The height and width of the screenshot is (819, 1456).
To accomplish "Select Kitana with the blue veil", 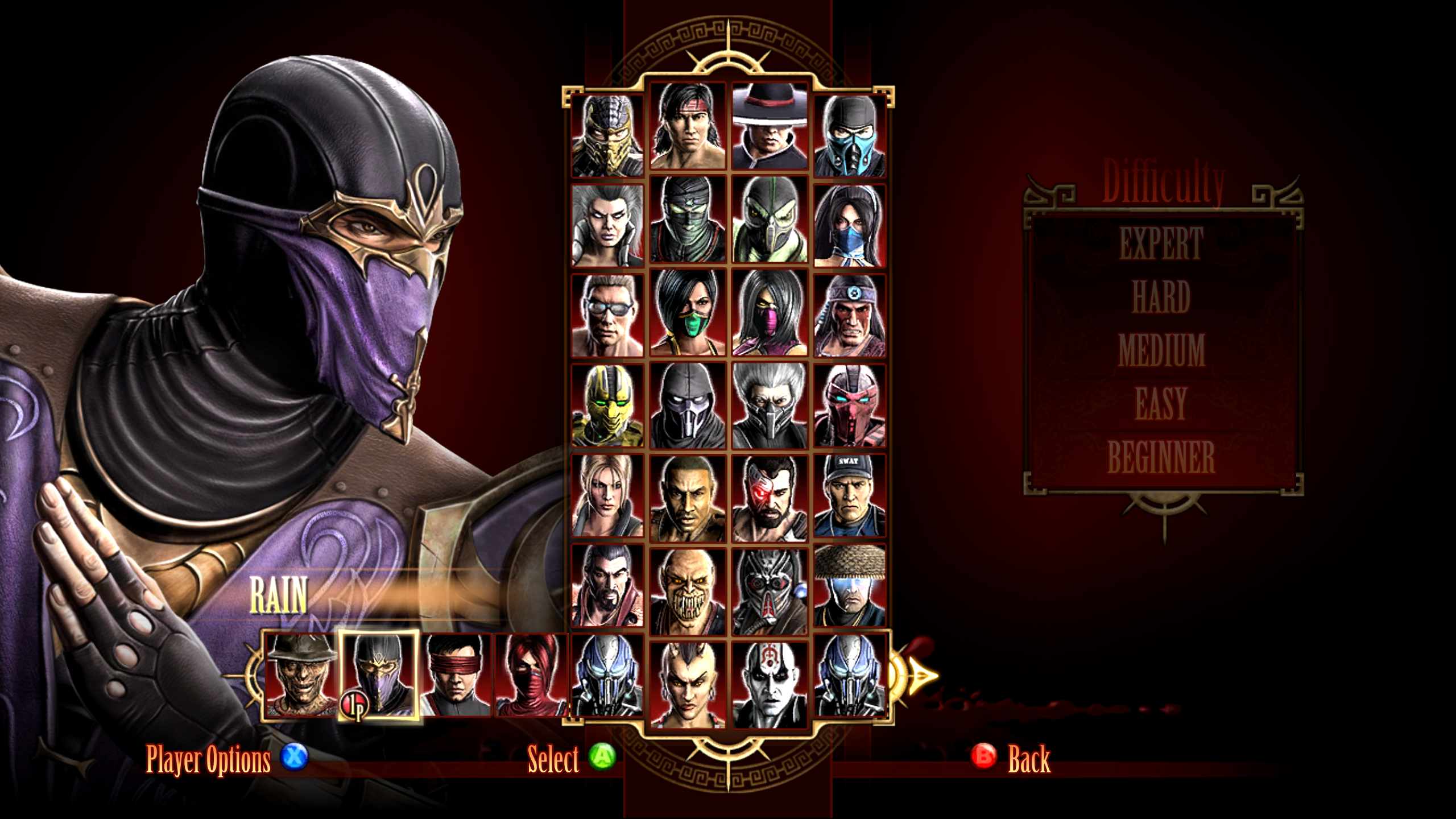I will point(850,225).
